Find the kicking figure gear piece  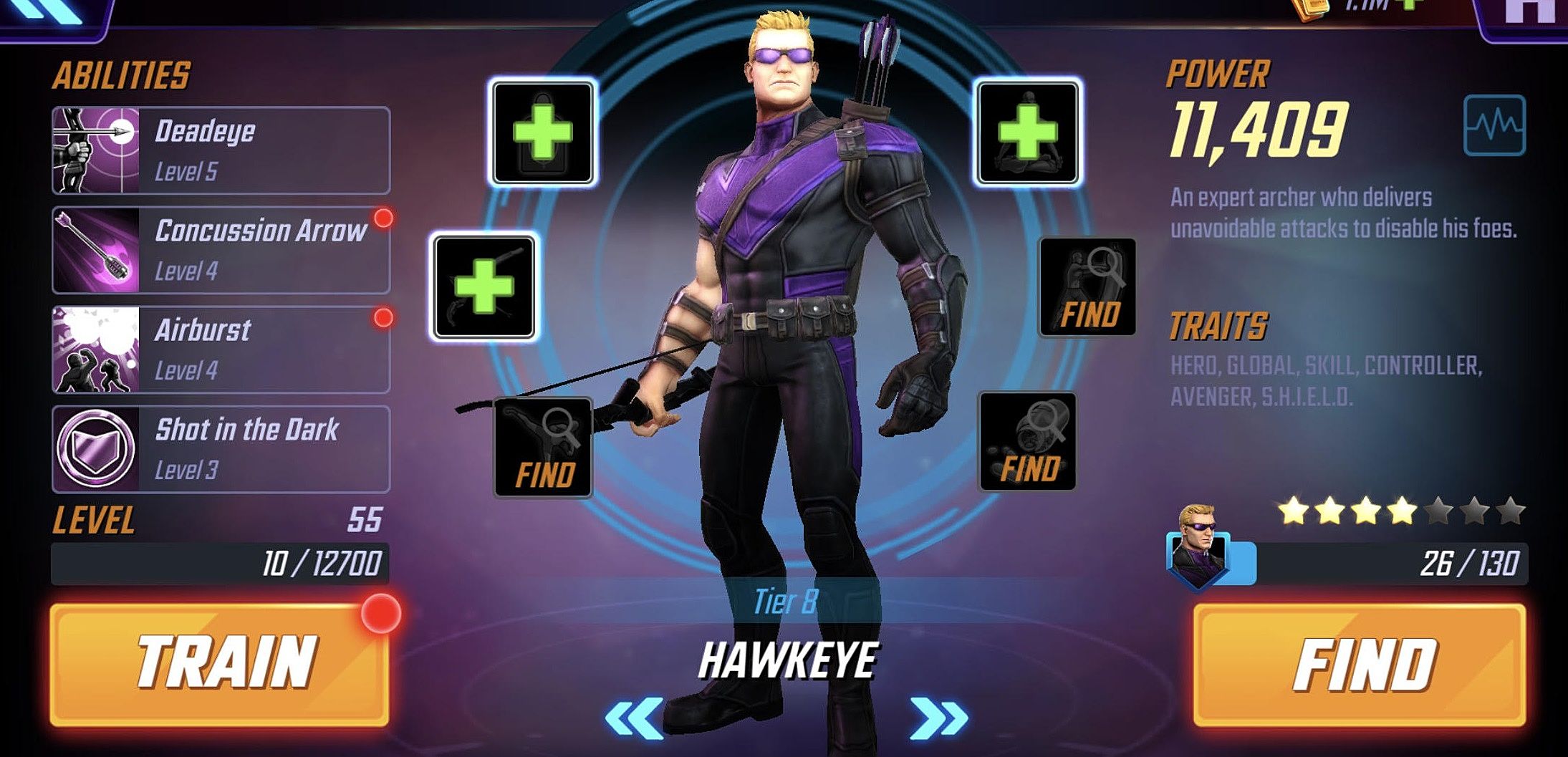click(543, 447)
